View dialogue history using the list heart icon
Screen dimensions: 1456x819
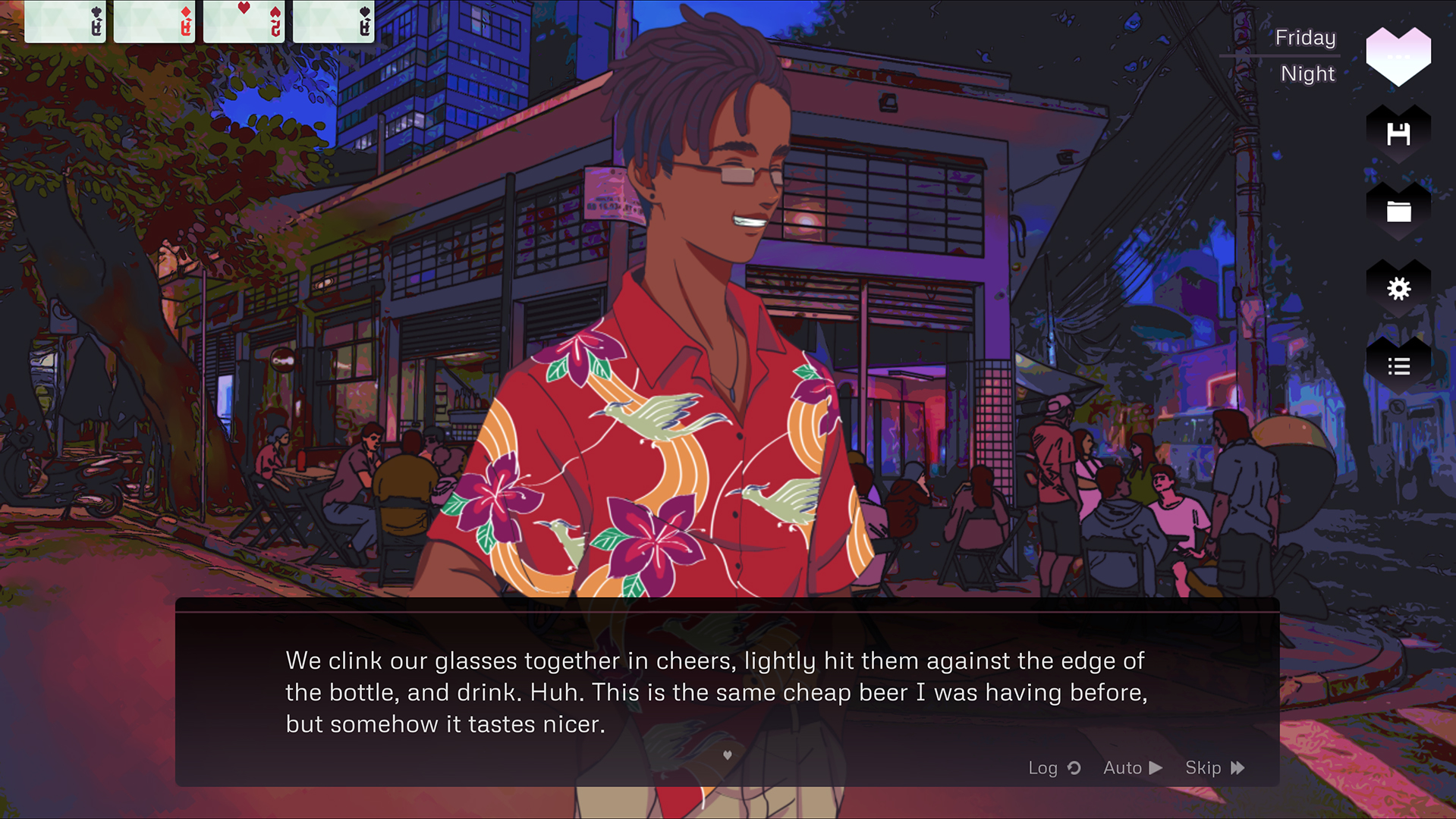(x=1398, y=366)
